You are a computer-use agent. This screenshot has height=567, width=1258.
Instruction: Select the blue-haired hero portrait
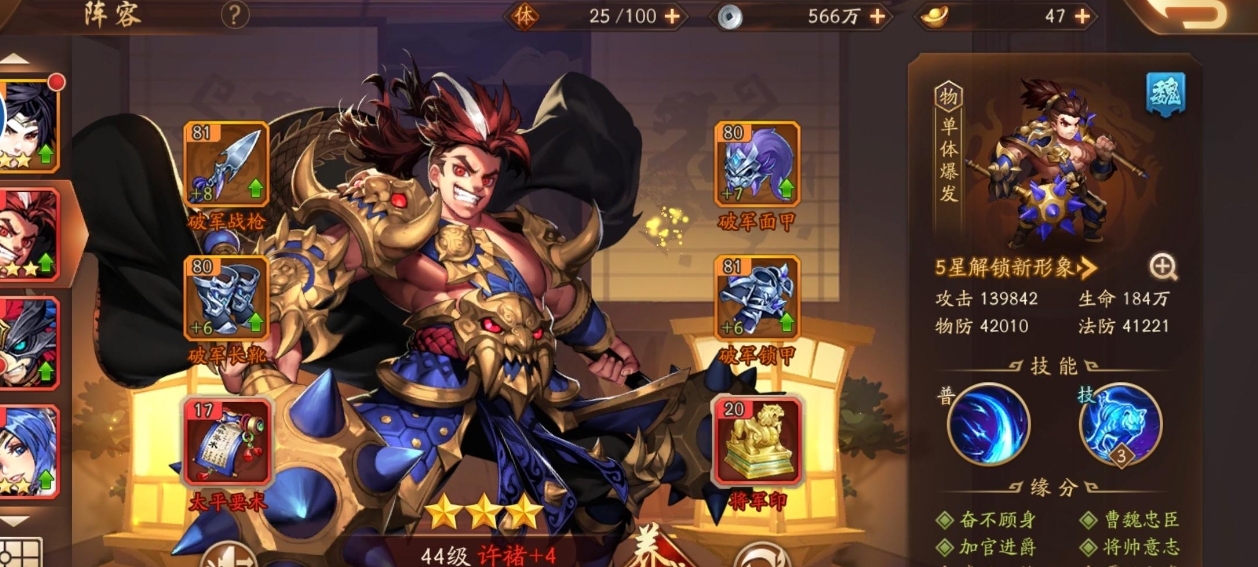point(28,451)
